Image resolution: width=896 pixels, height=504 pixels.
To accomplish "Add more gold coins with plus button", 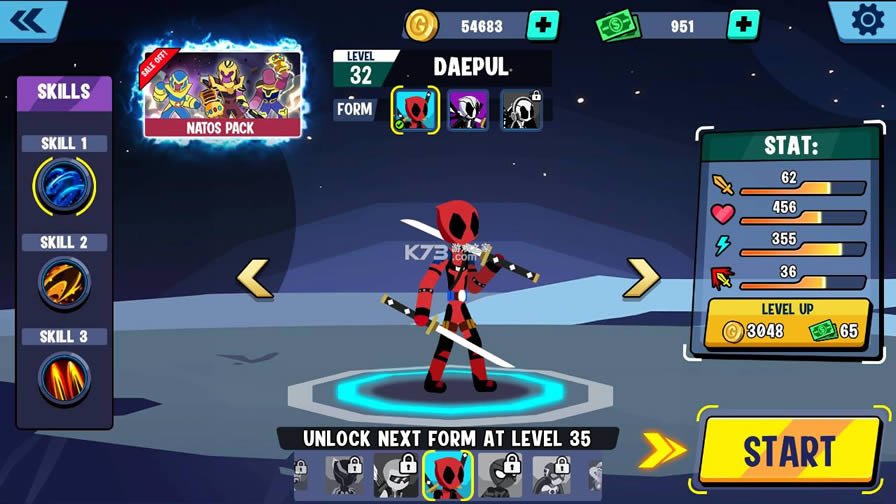I will click(542, 26).
